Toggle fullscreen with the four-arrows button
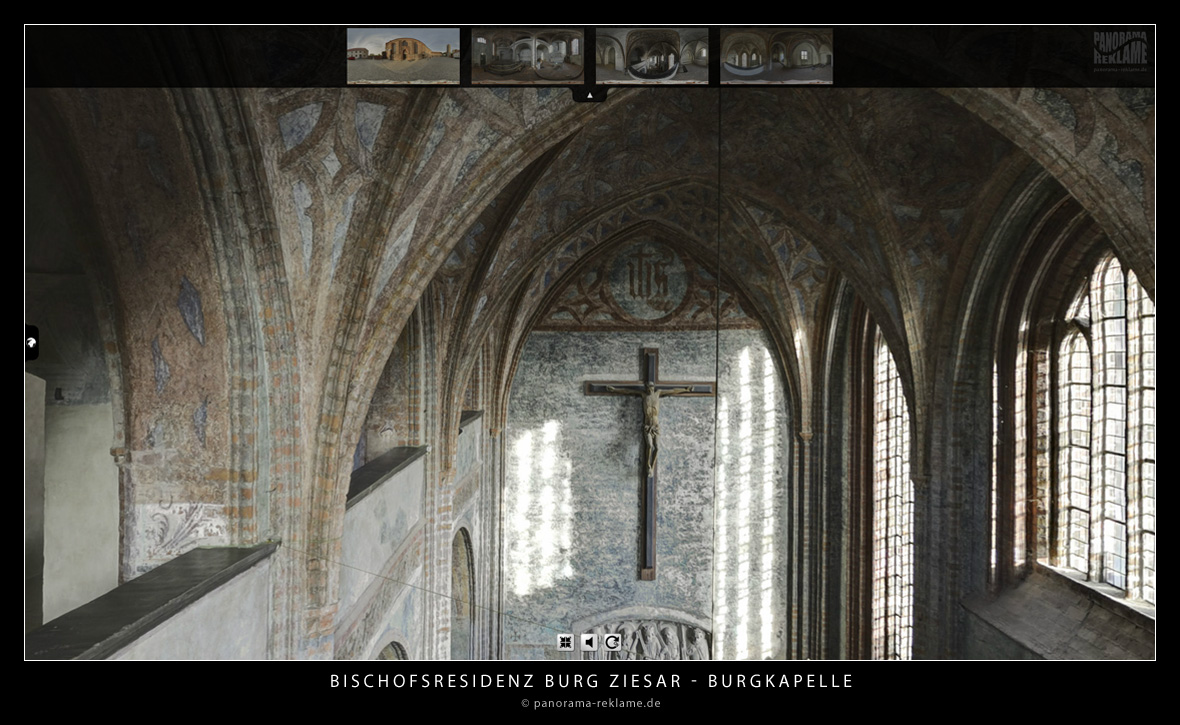This screenshot has width=1180, height=725. click(566, 642)
